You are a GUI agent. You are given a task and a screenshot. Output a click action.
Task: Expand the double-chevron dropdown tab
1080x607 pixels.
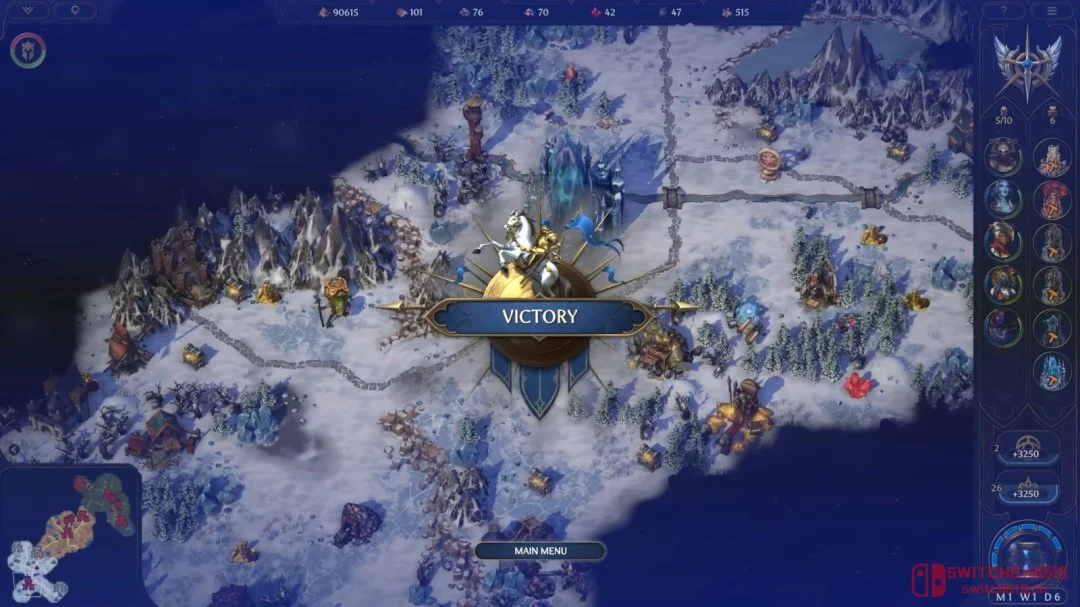(x=28, y=10)
